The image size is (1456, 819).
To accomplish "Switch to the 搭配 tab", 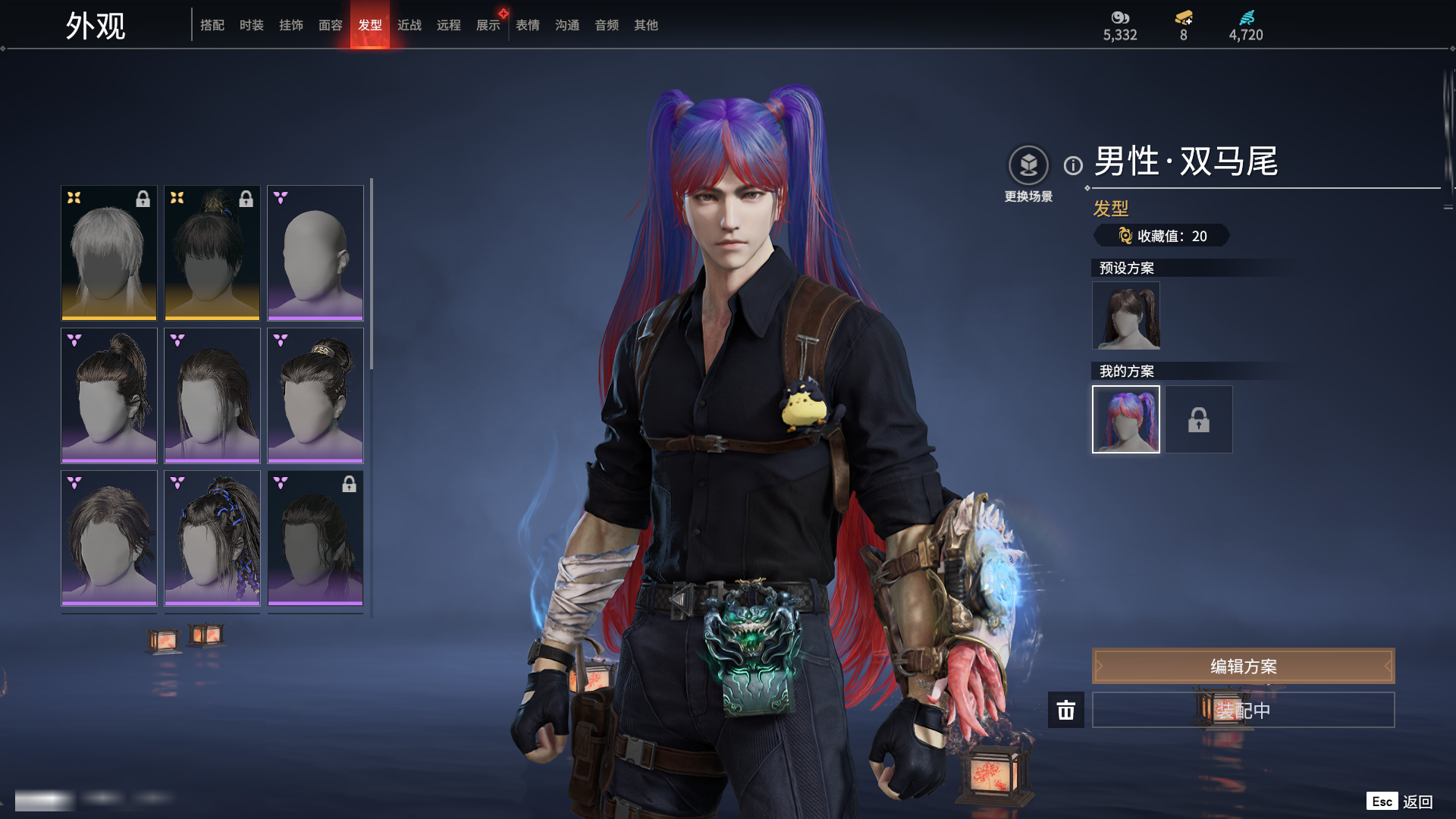I will [x=212, y=25].
